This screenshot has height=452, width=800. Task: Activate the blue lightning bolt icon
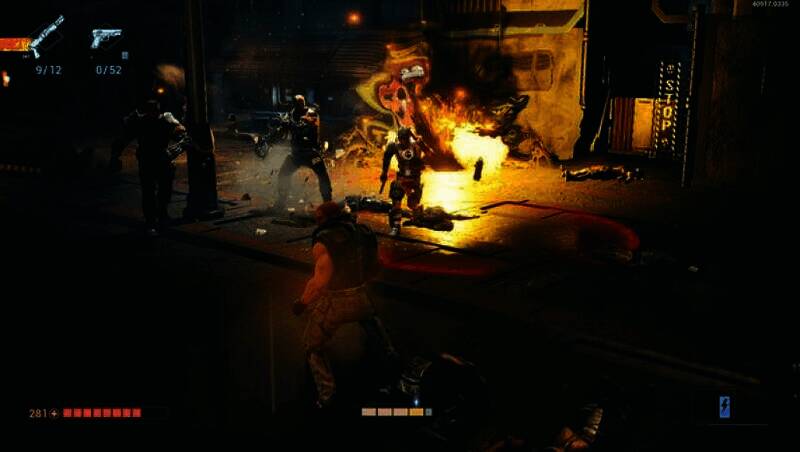click(725, 406)
